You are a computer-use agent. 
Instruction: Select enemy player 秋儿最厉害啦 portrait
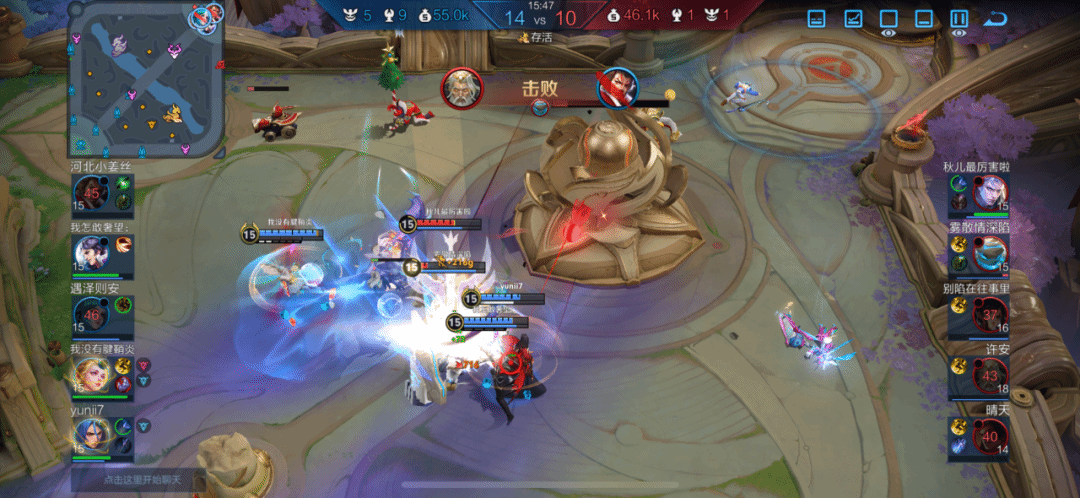pyautogui.click(x=990, y=192)
